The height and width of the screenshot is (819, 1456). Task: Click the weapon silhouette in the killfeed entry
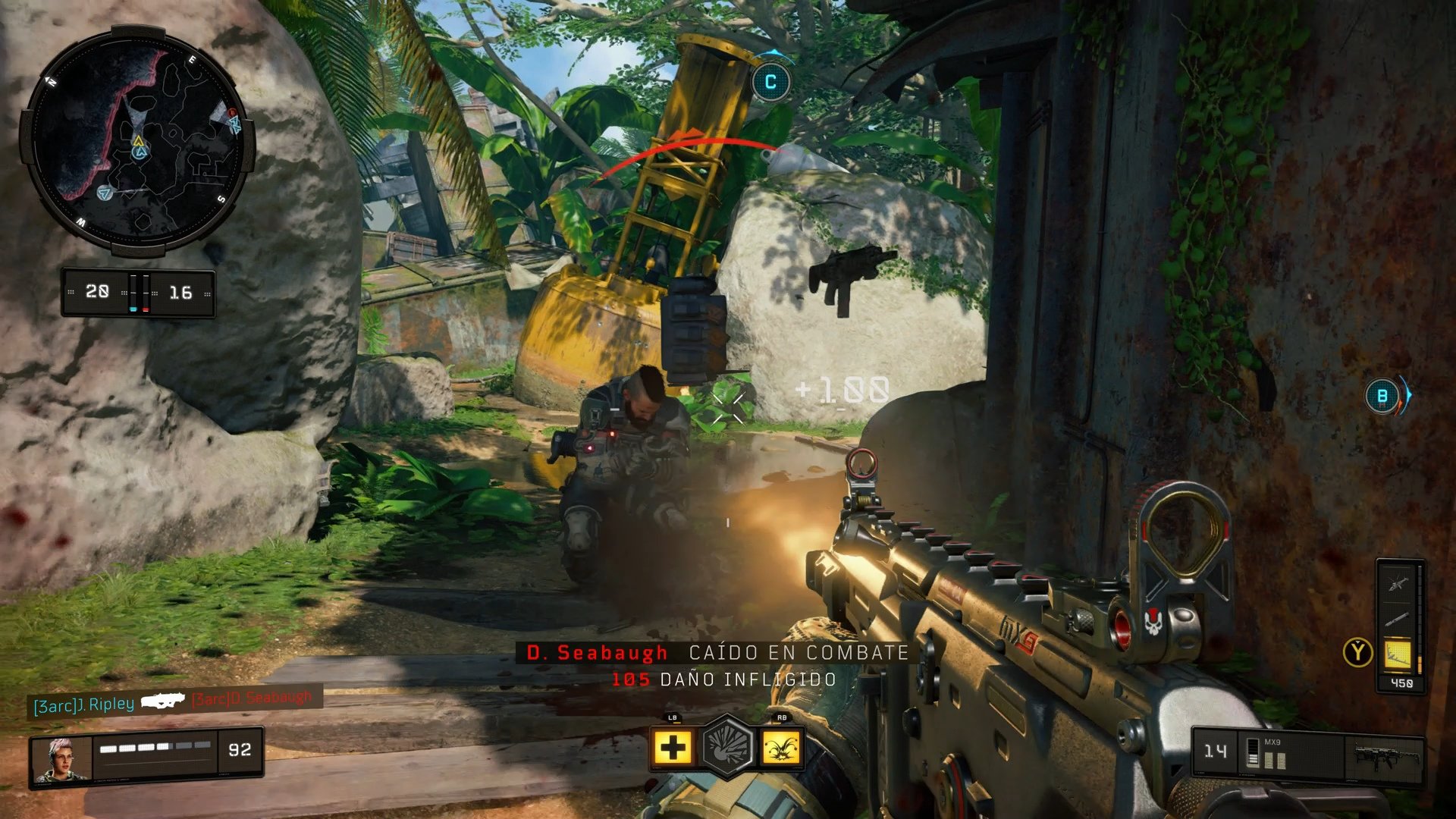pos(163,704)
